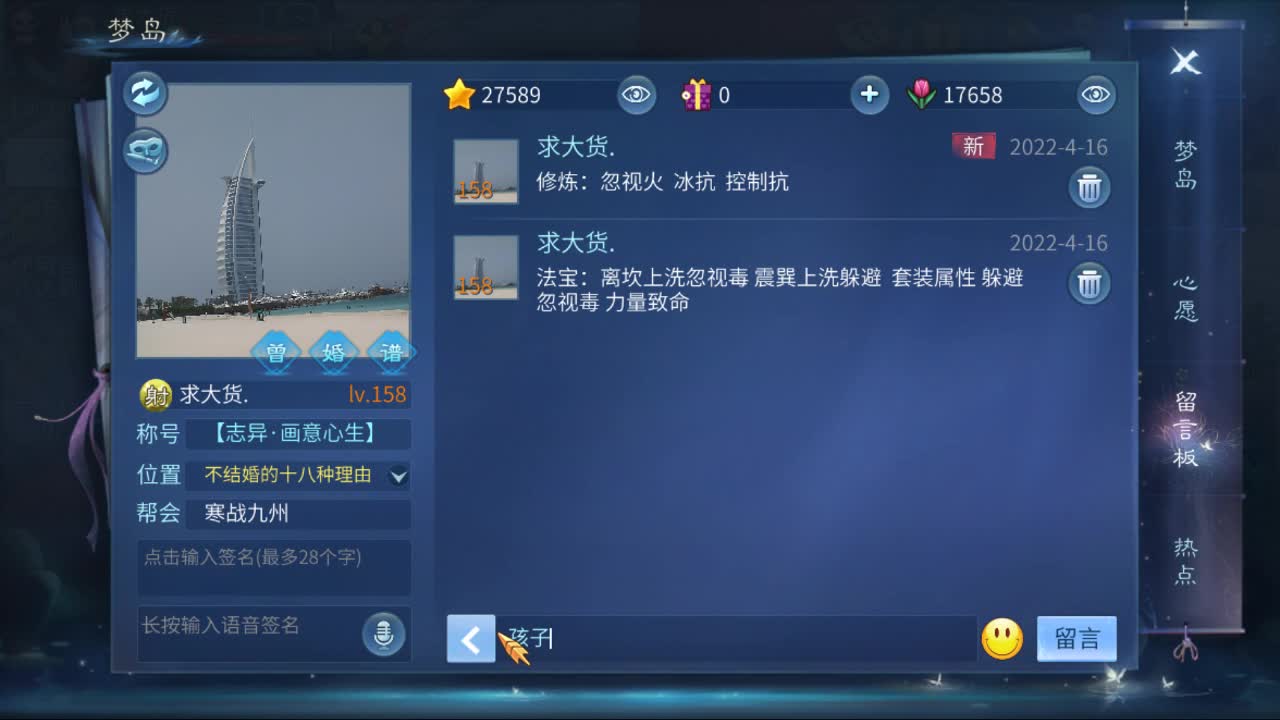Click the refresh profile icon
The height and width of the screenshot is (720, 1280).
tap(143, 93)
